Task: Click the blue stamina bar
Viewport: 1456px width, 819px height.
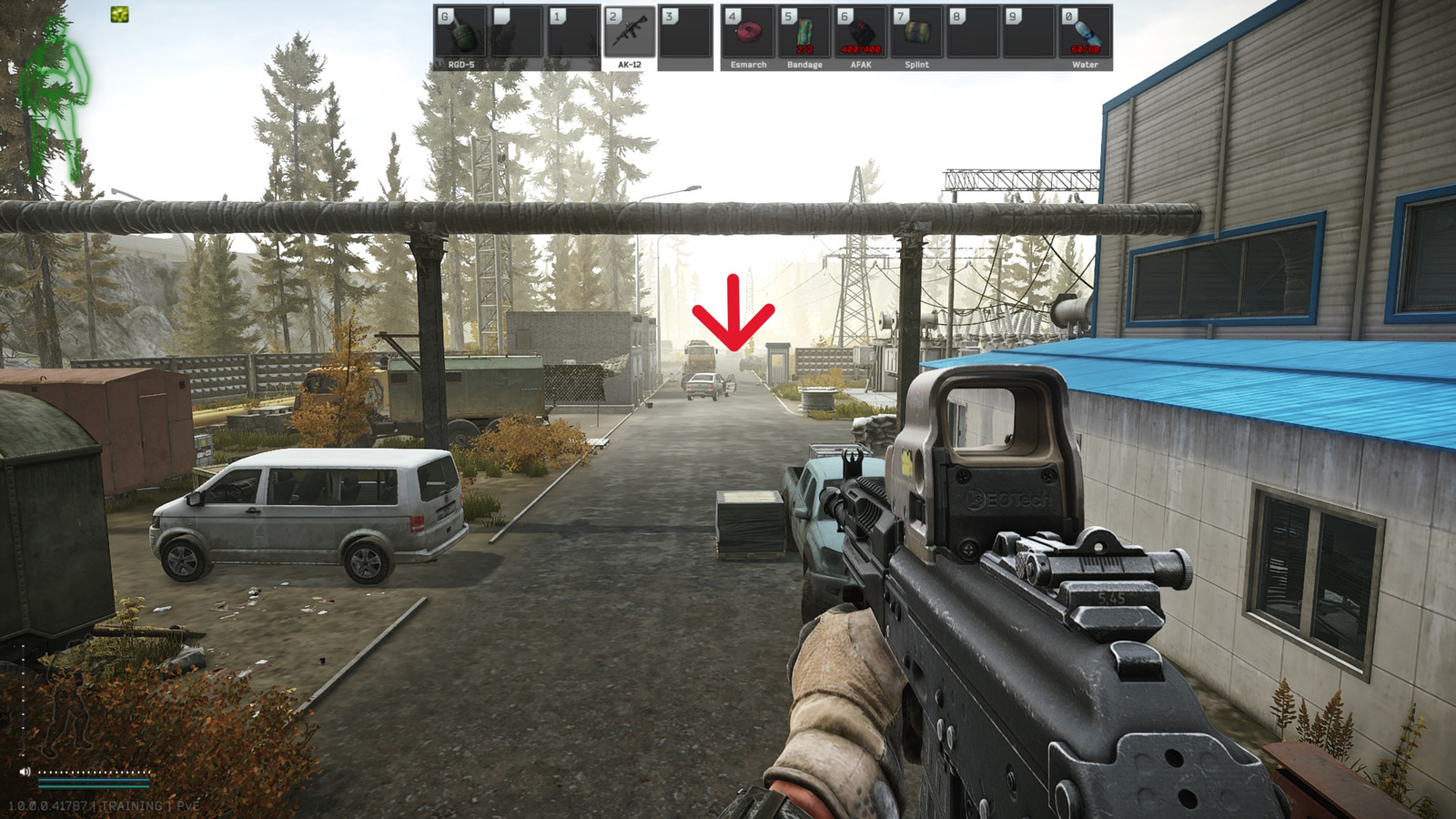Action: [x=94, y=780]
